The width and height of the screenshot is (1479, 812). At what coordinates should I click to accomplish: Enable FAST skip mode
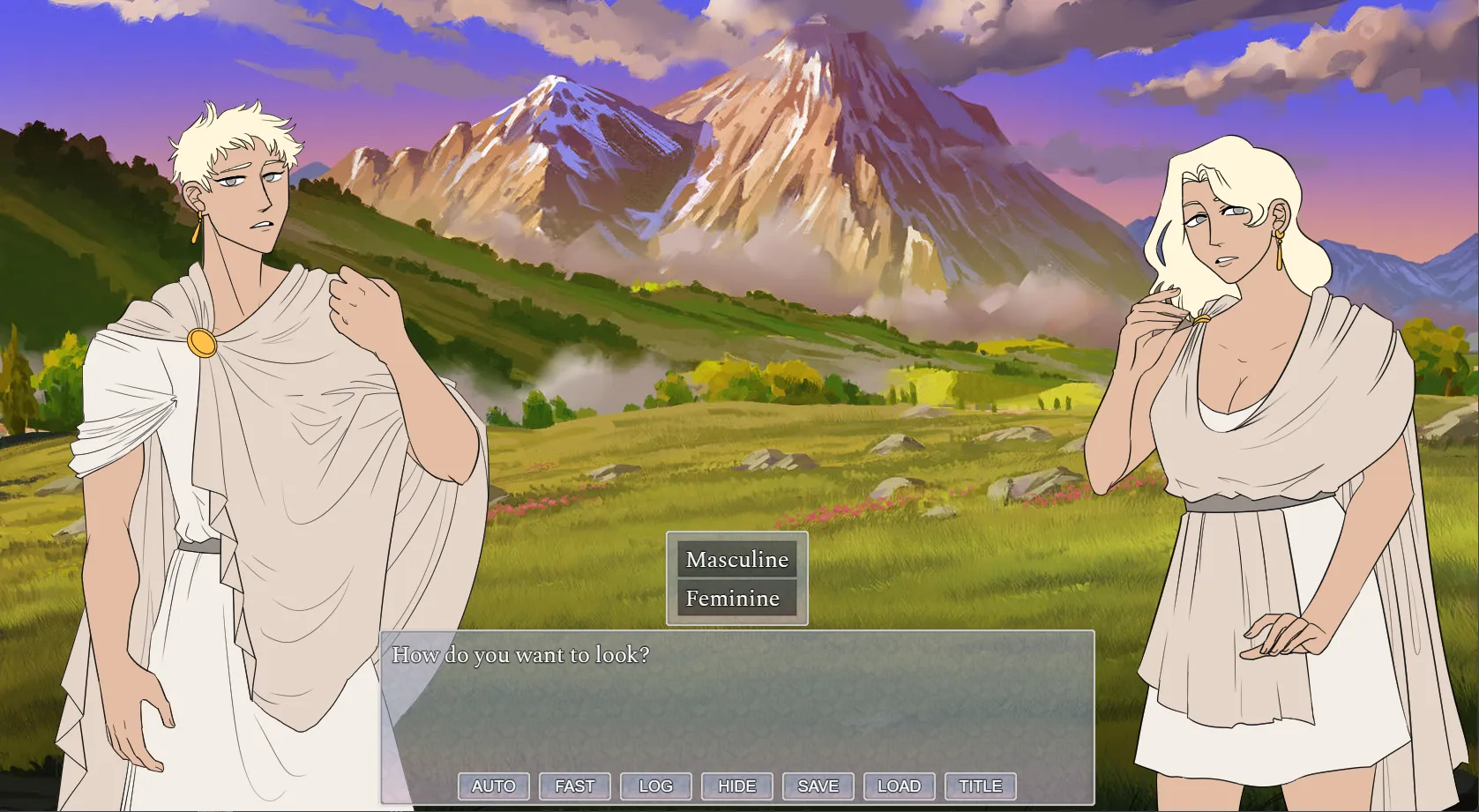click(574, 786)
